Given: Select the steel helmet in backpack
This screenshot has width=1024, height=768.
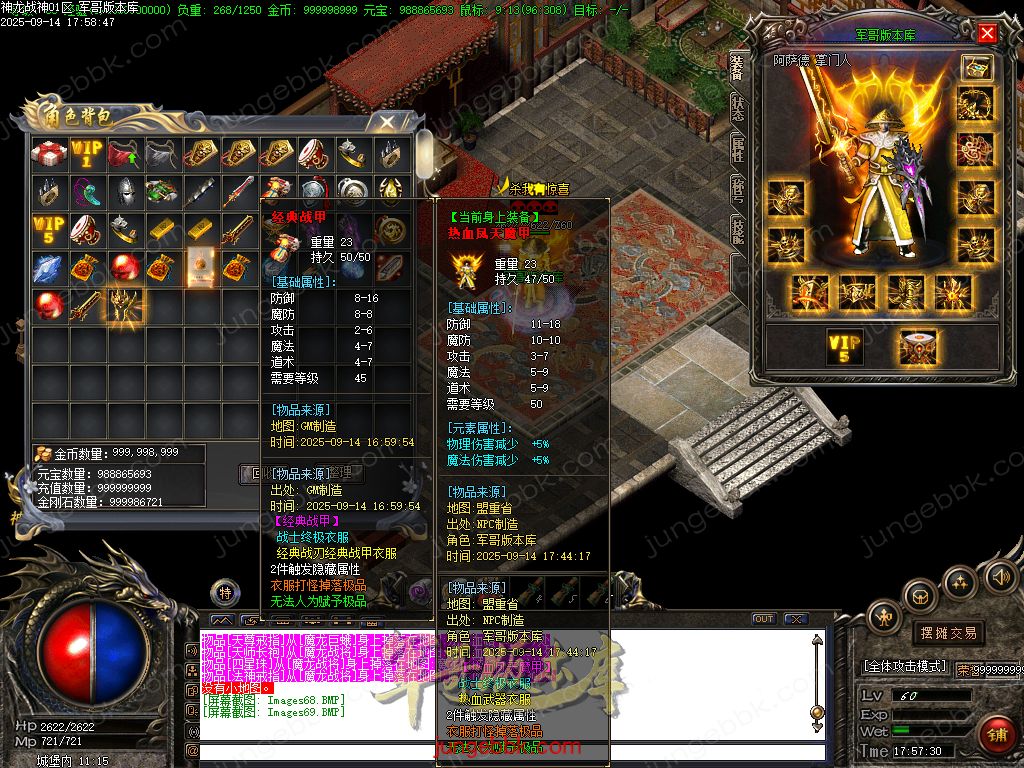Looking at the screenshot, I should 125,192.
